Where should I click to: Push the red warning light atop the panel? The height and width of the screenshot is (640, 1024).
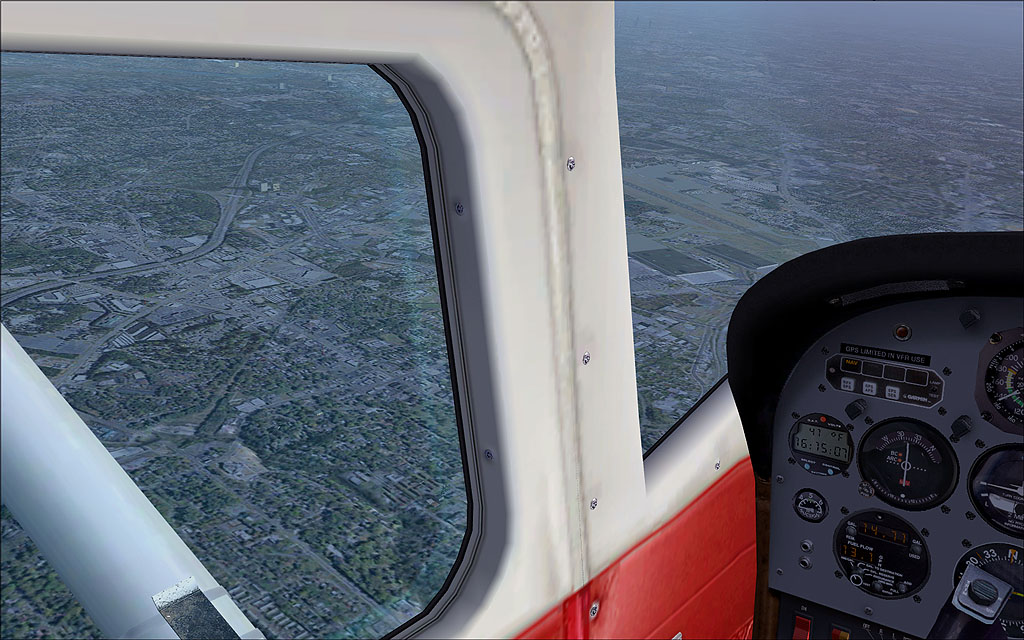902,332
